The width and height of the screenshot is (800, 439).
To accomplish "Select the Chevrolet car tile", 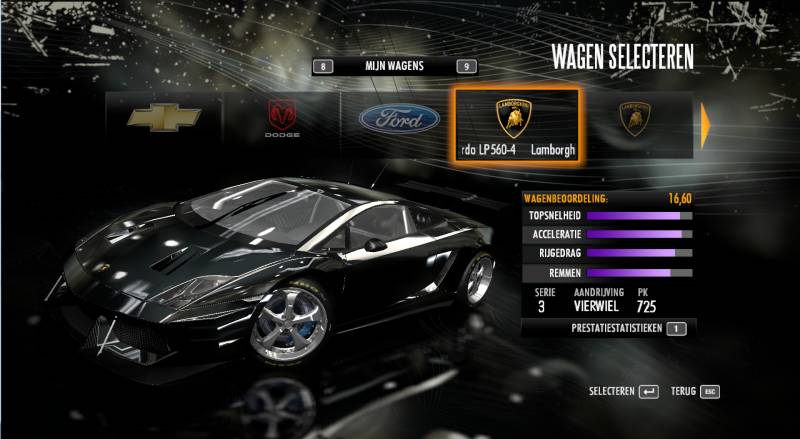I will click(164, 120).
